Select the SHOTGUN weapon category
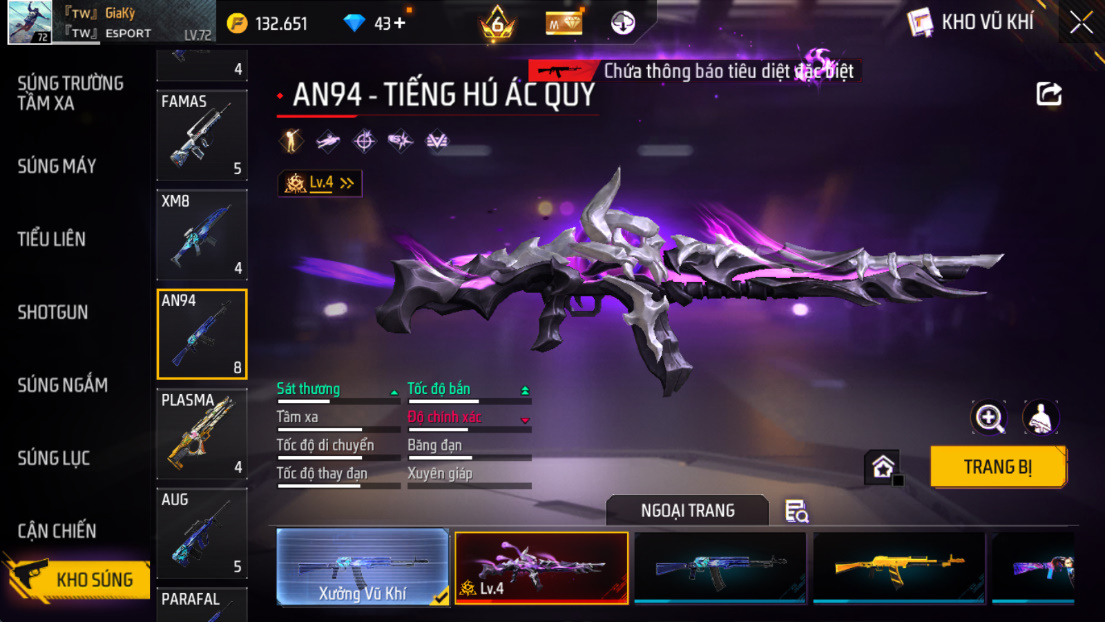 coord(53,312)
